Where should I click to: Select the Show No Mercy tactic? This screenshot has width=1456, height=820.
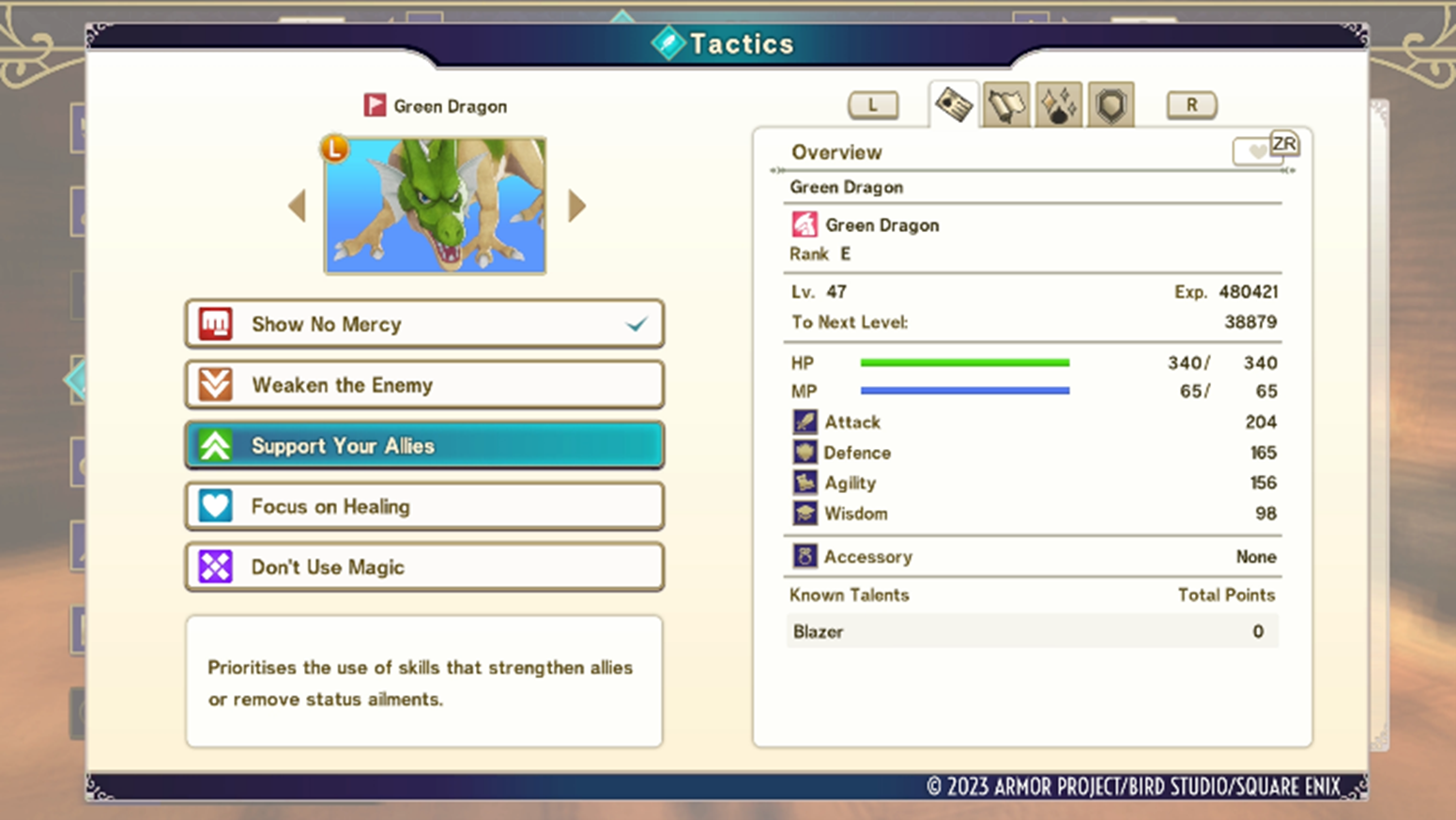[x=424, y=324]
